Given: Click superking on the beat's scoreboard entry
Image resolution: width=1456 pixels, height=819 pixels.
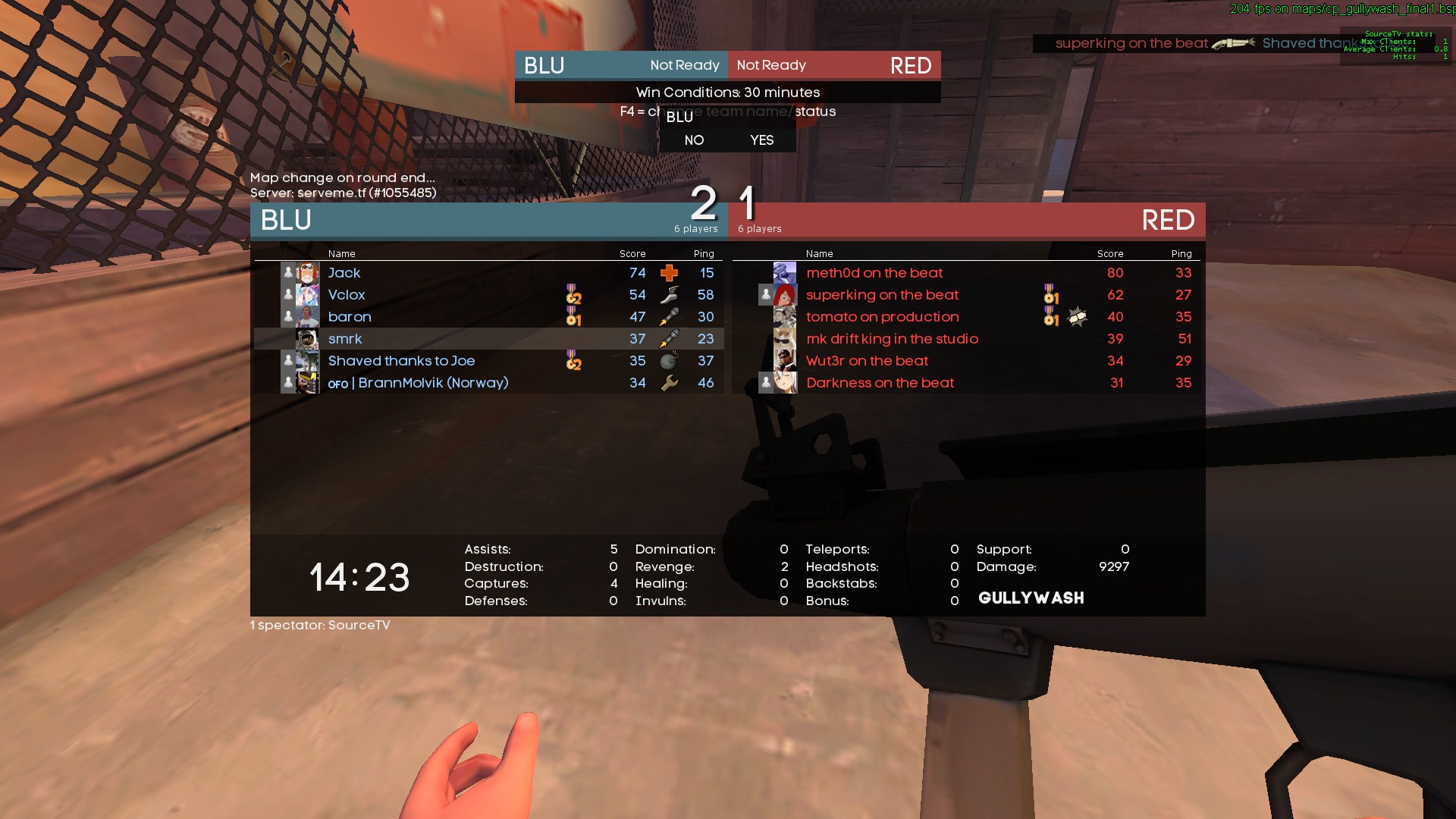Looking at the screenshot, I should [882, 295].
